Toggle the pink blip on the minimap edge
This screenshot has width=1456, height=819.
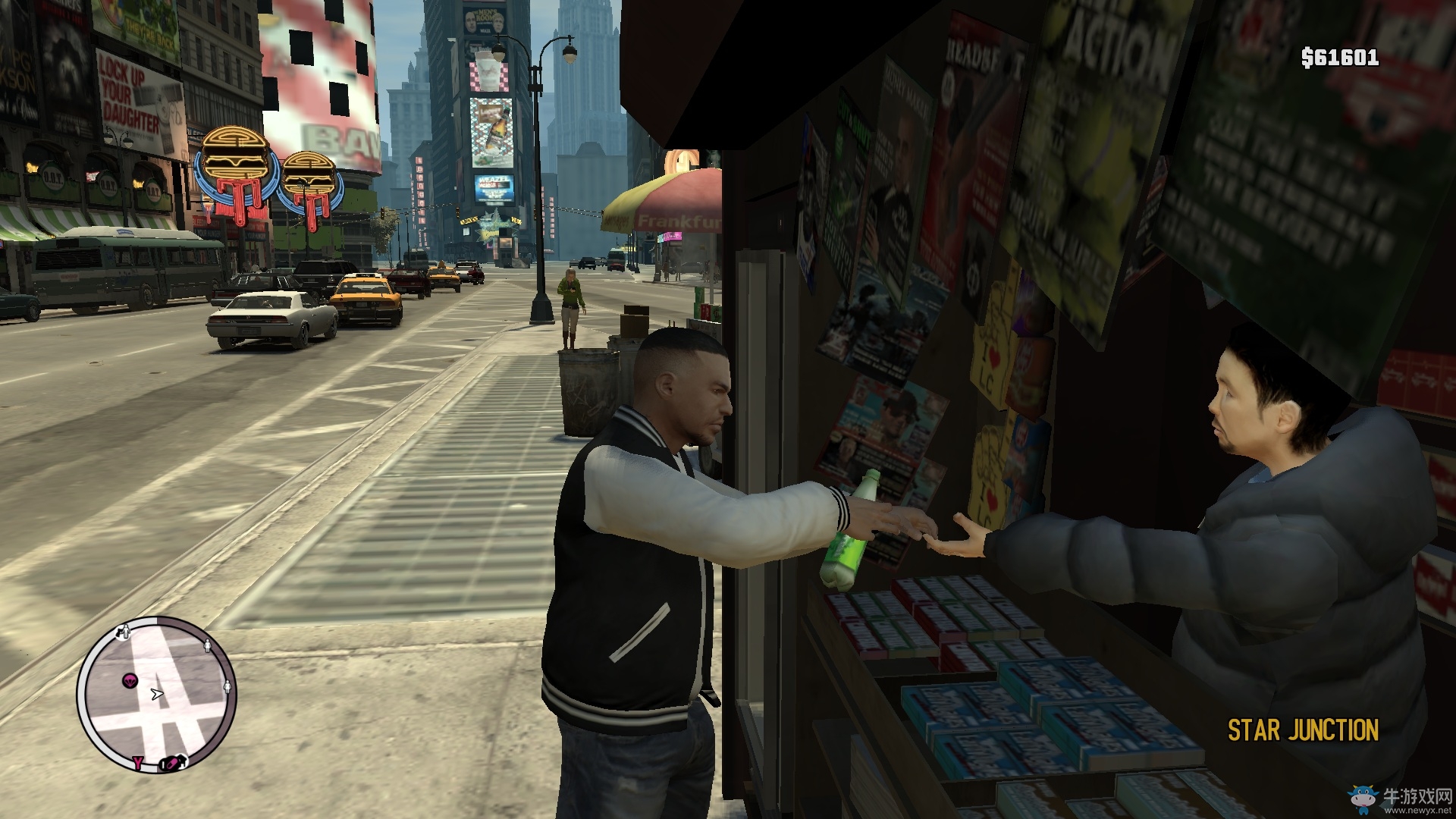[171, 764]
